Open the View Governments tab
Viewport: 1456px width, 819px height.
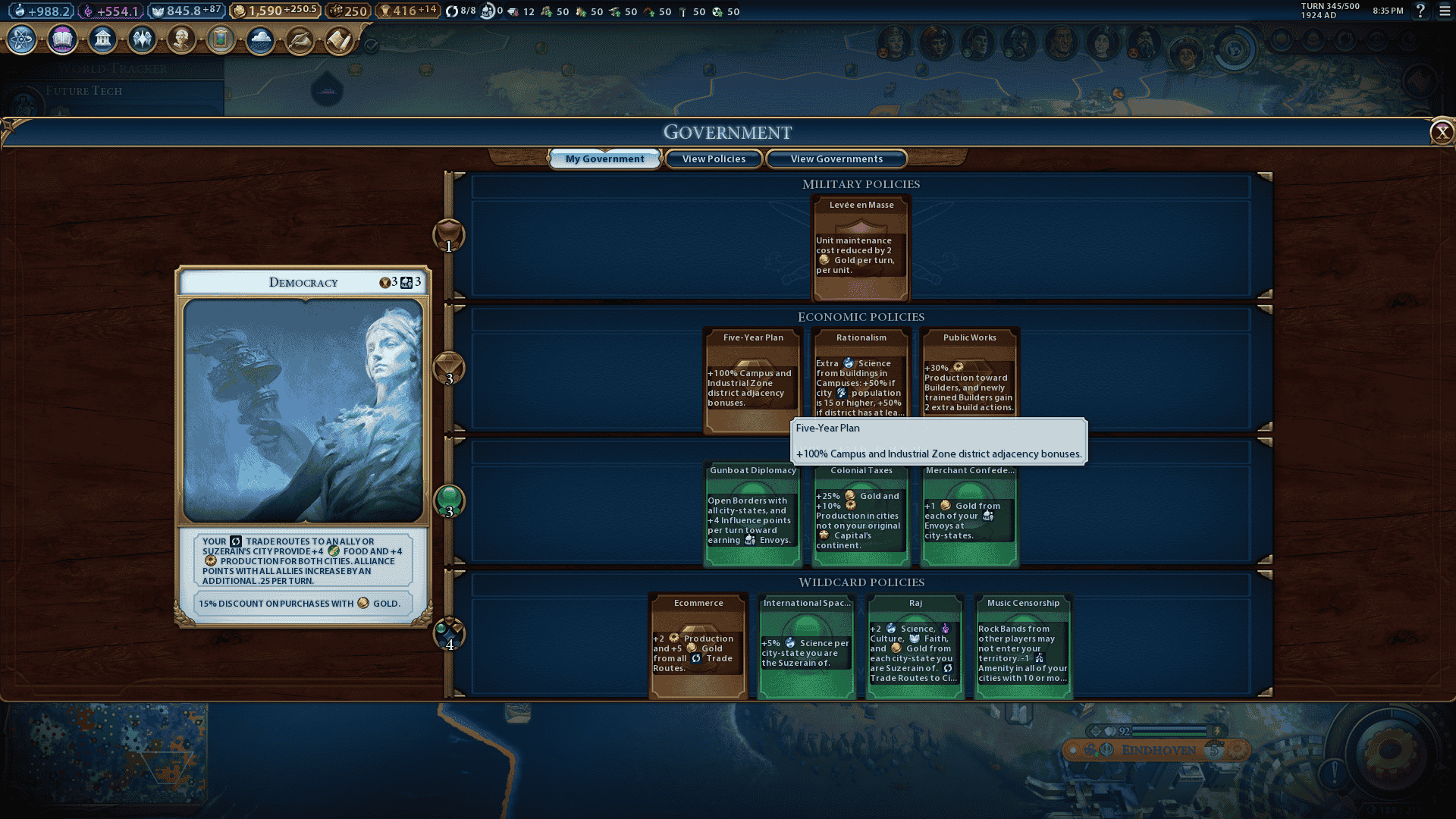coord(836,159)
